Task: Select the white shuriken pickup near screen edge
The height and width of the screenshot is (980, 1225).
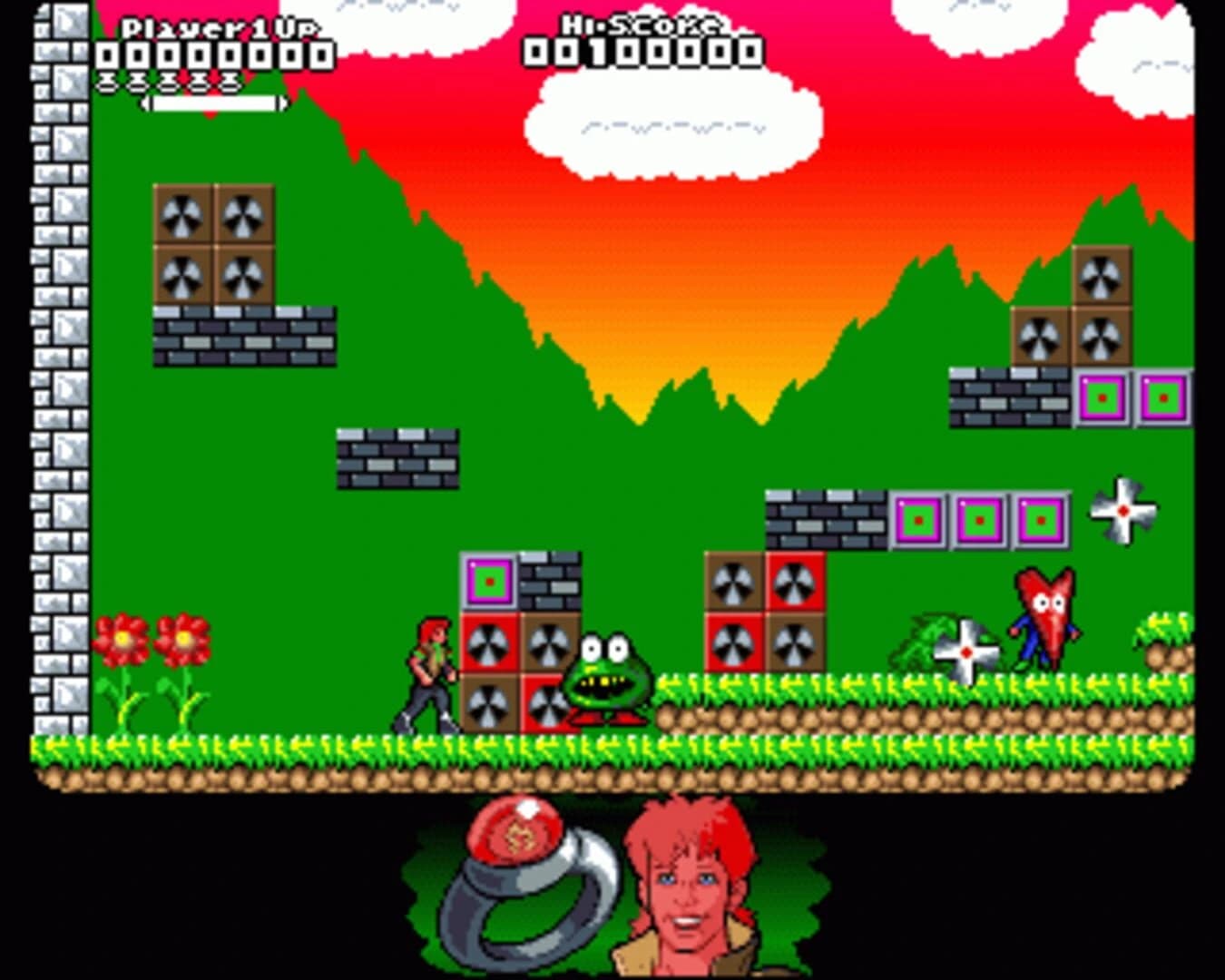Action: pyautogui.click(x=1121, y=513)
